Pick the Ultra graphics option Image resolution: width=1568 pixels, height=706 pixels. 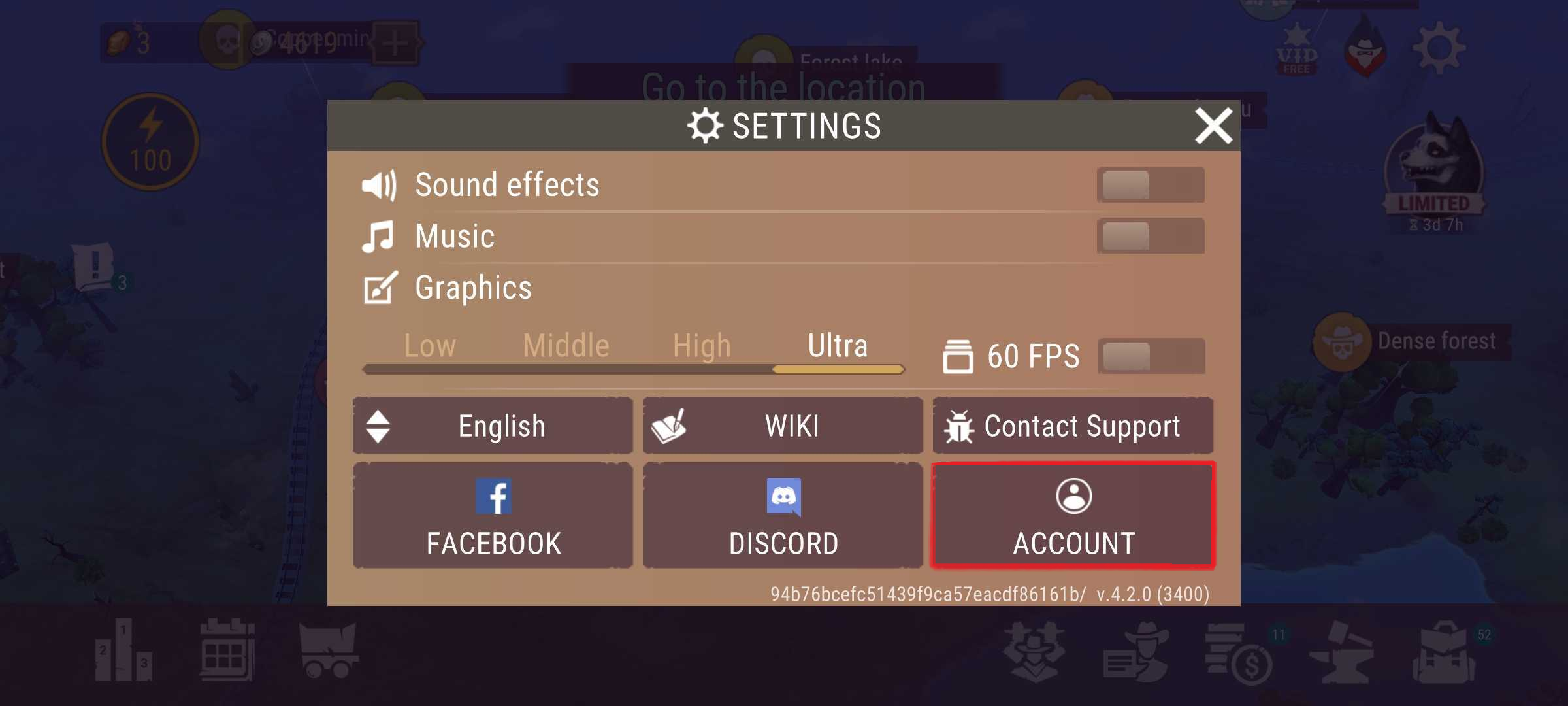click(838, 346)
